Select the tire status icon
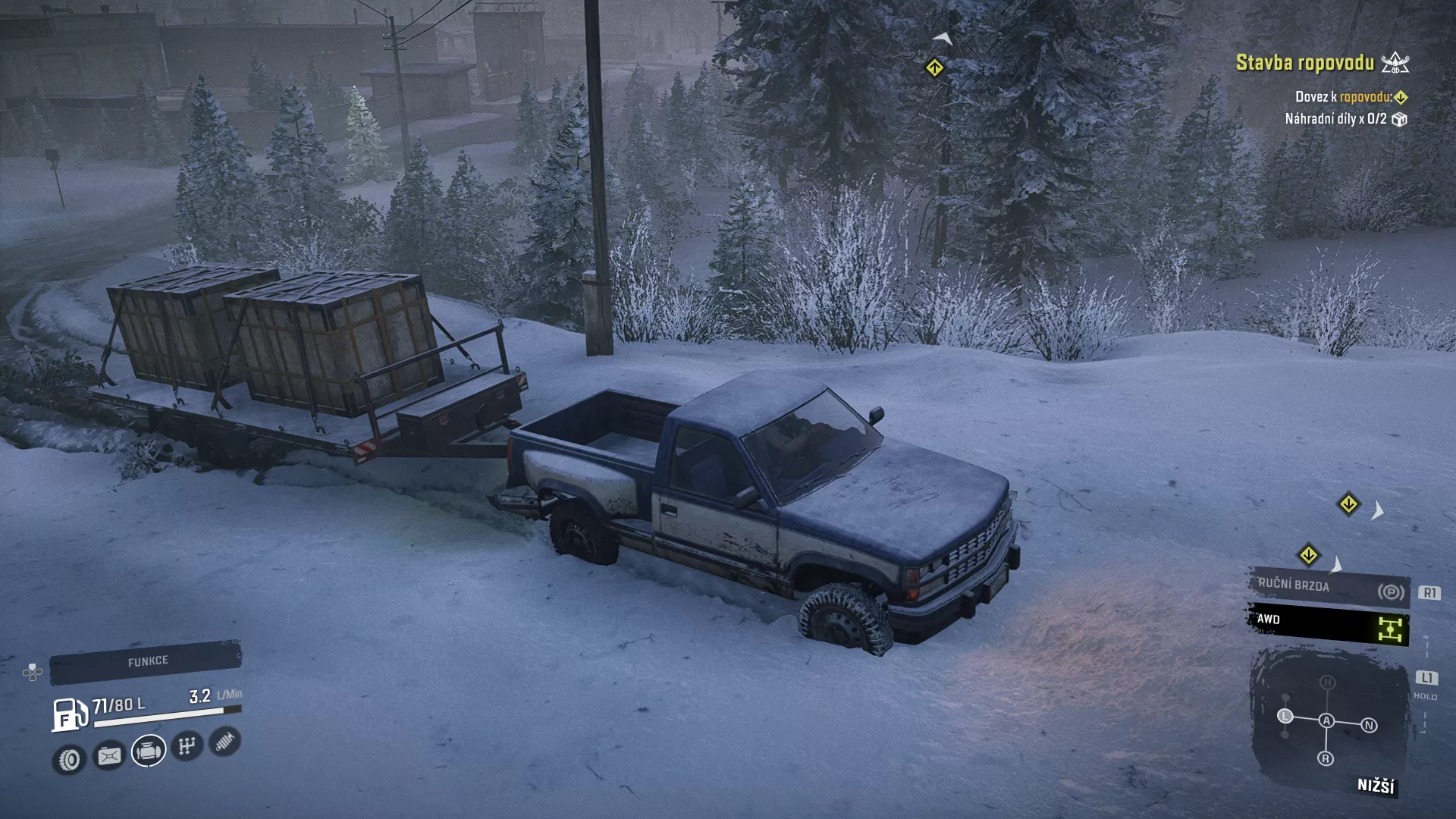 [x=69, y=759]
